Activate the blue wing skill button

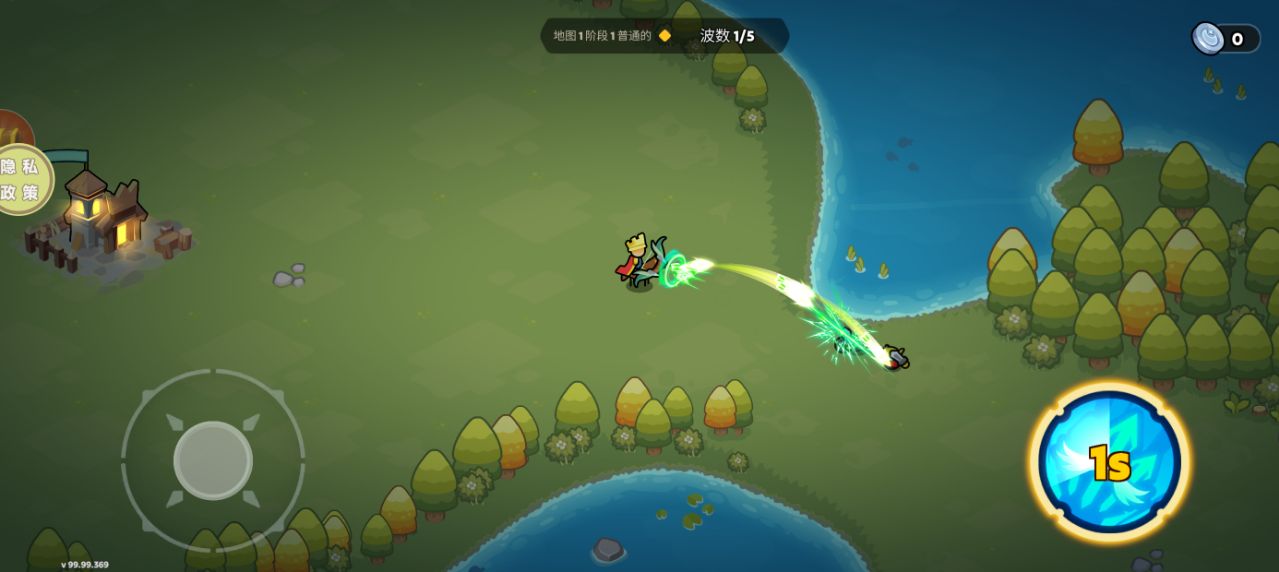(x=1109, y=461)
